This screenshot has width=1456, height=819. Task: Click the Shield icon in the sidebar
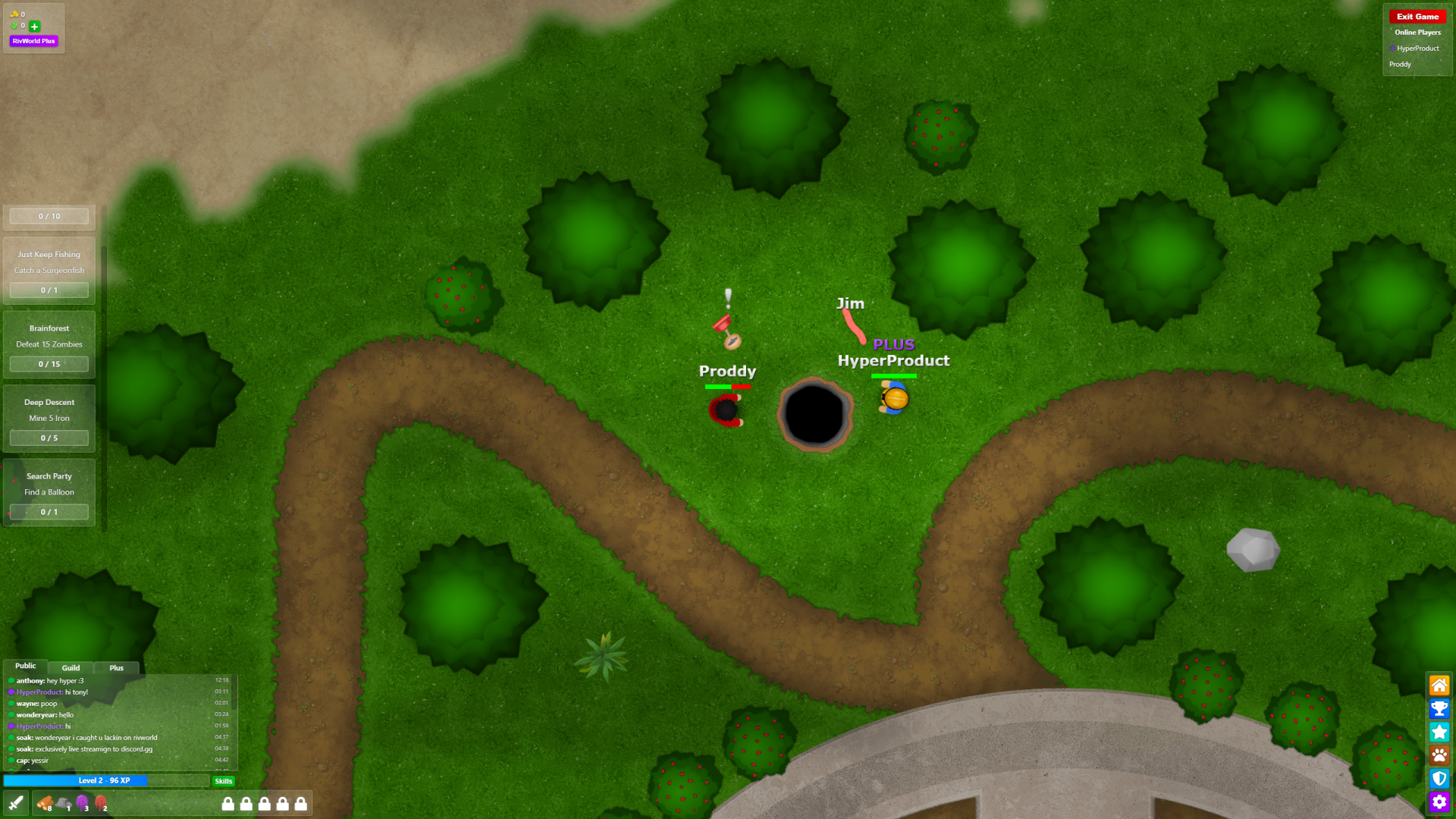(x=1439, y=778)
